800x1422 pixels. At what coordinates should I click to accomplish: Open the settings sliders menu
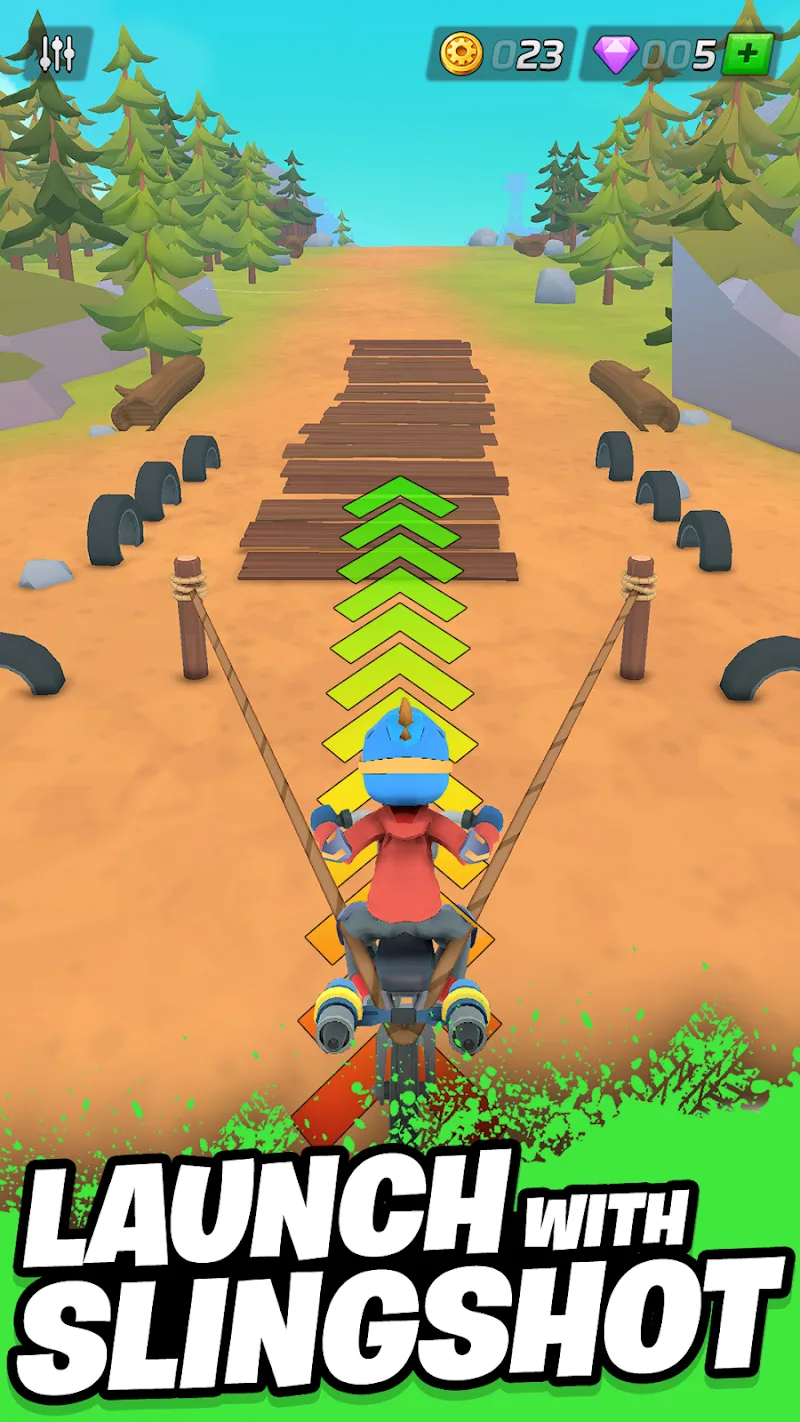point(58,54)
